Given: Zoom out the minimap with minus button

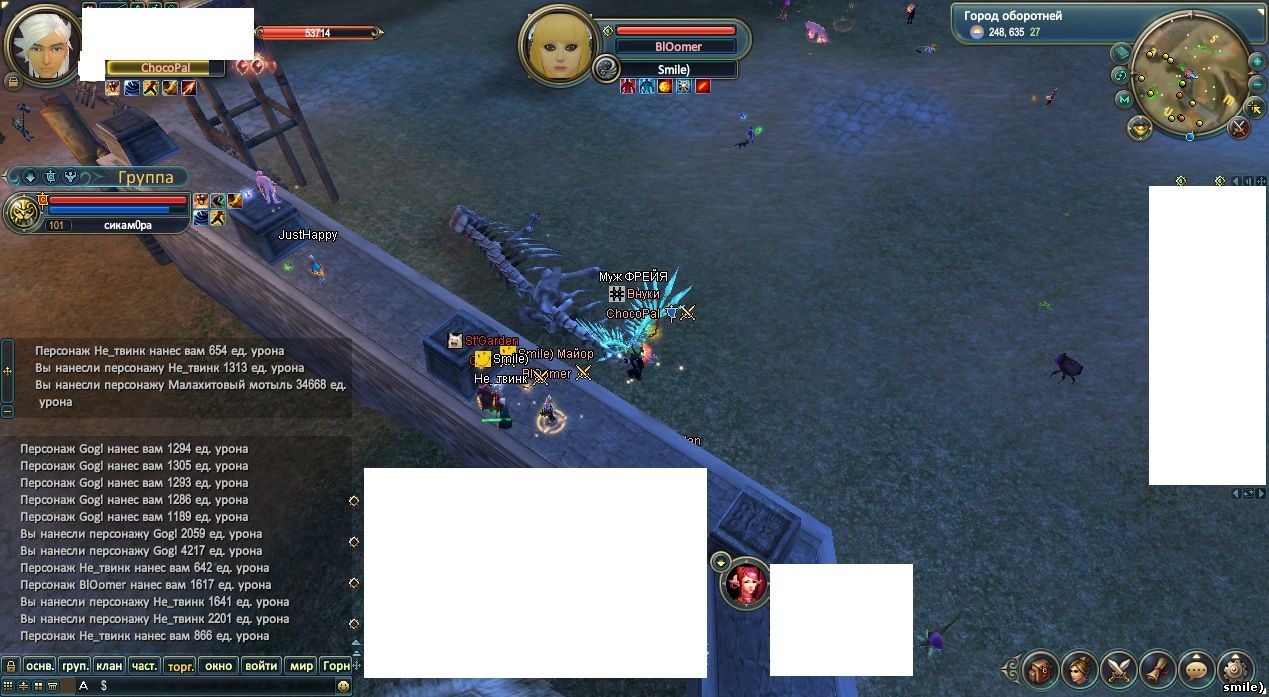Looking at the screenshot, I should (1257, 85).
